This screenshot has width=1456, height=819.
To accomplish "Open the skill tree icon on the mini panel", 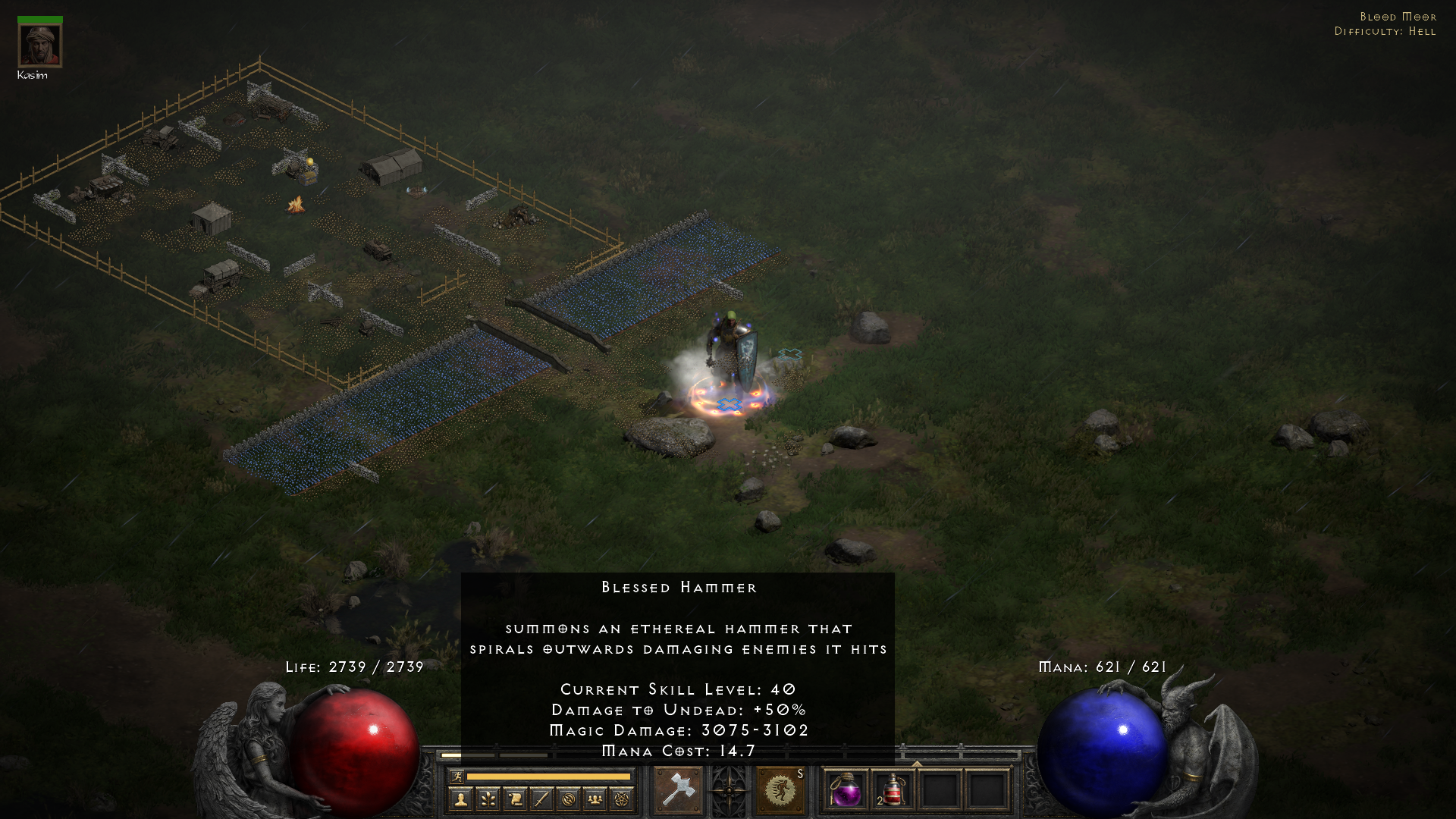I will (x=488, y=800).
